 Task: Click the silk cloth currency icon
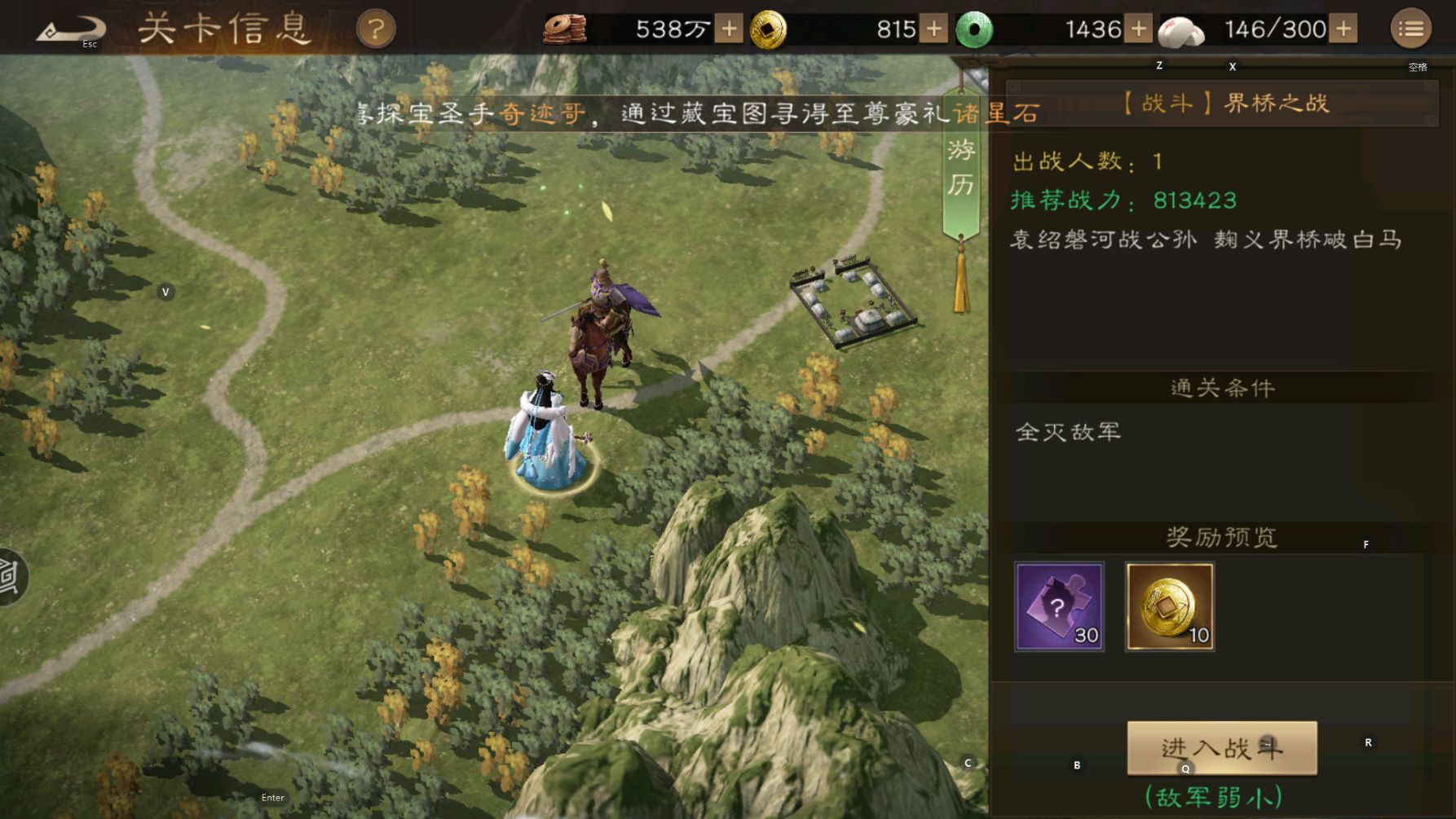(1181, 29)
